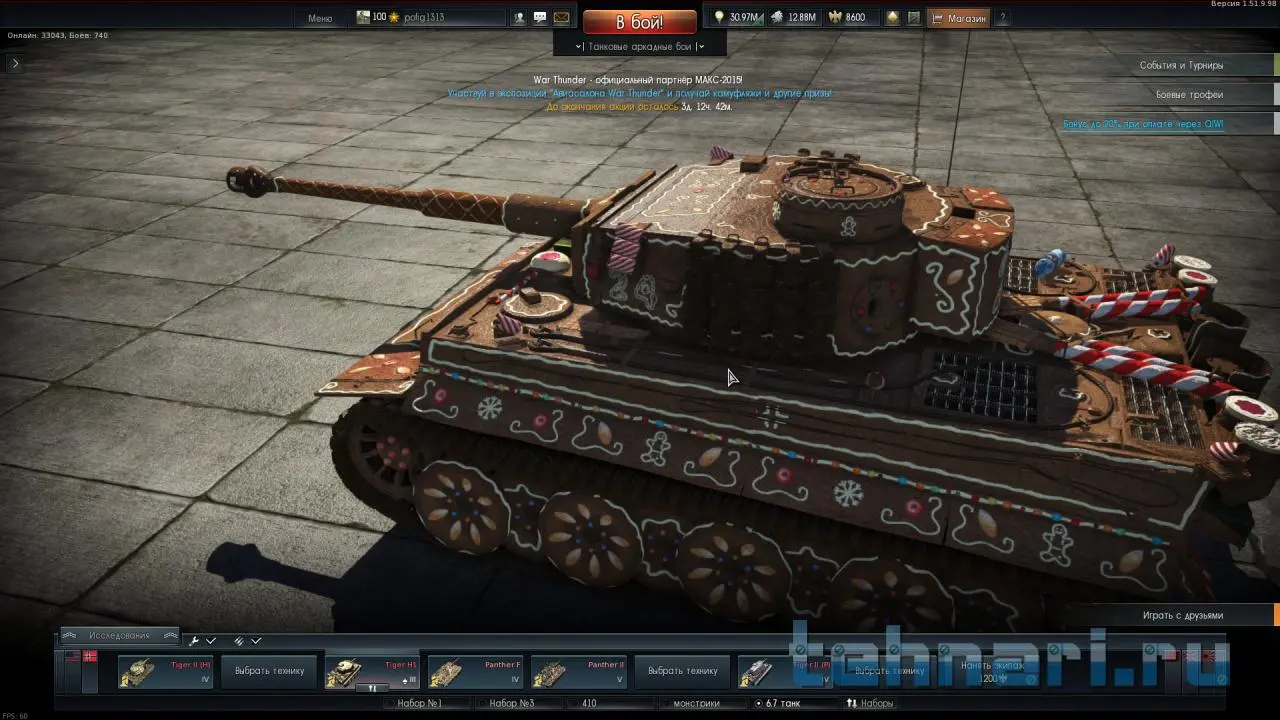The height and width of the screenshot is (720, 1280).
Task: Select the Panther F crew slot
Action: coord(475,671)
